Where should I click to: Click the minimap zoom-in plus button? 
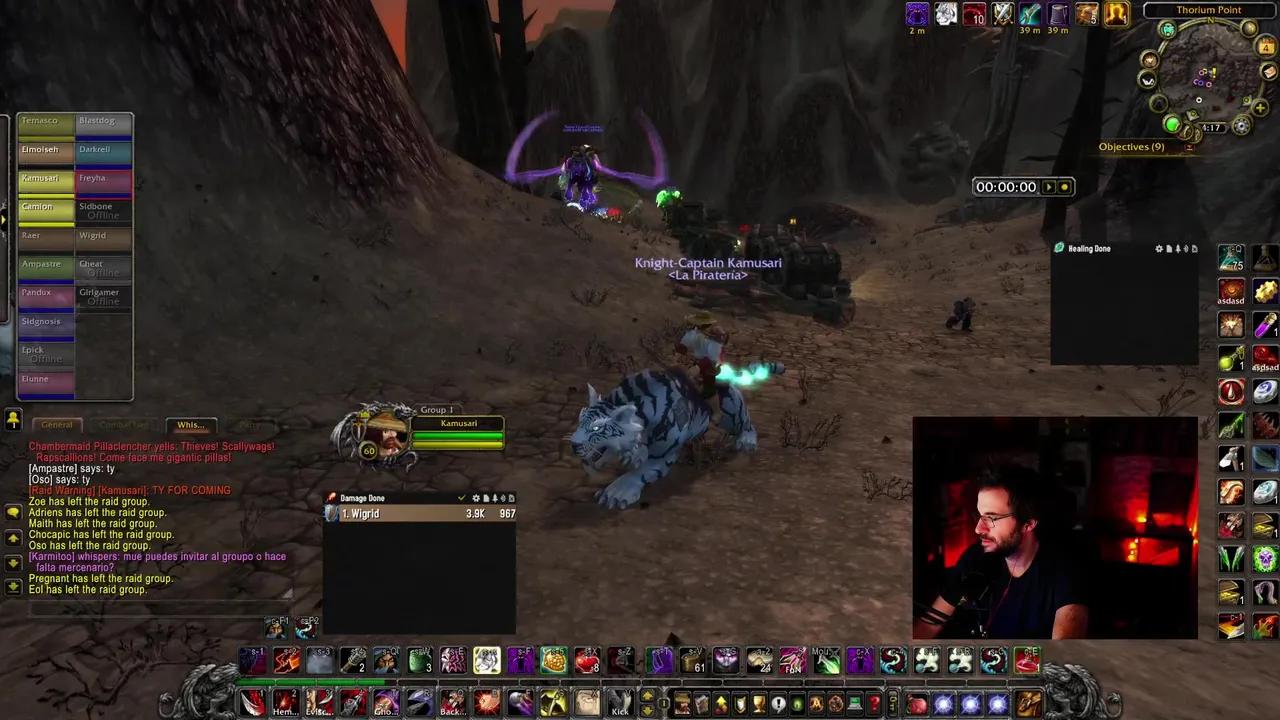(x=1260, y=107)
